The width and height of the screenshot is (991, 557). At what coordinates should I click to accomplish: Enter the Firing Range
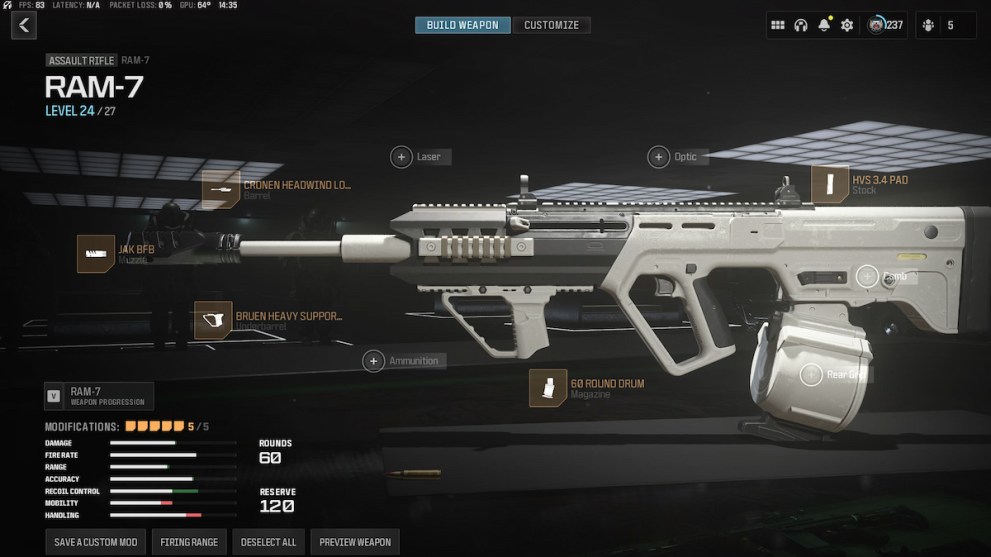189,542
